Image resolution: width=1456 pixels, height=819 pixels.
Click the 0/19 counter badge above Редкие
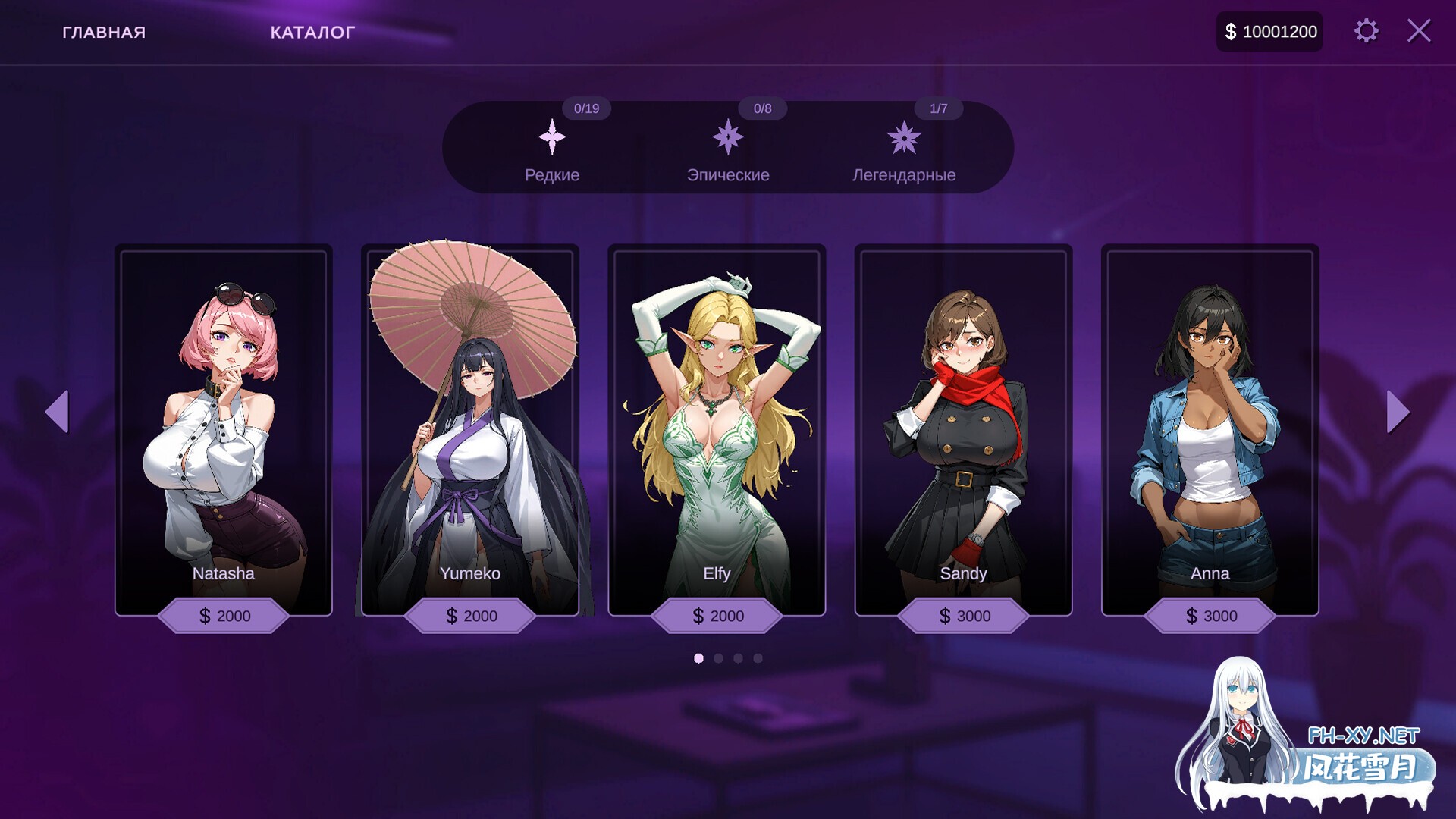tap(585, 108)
